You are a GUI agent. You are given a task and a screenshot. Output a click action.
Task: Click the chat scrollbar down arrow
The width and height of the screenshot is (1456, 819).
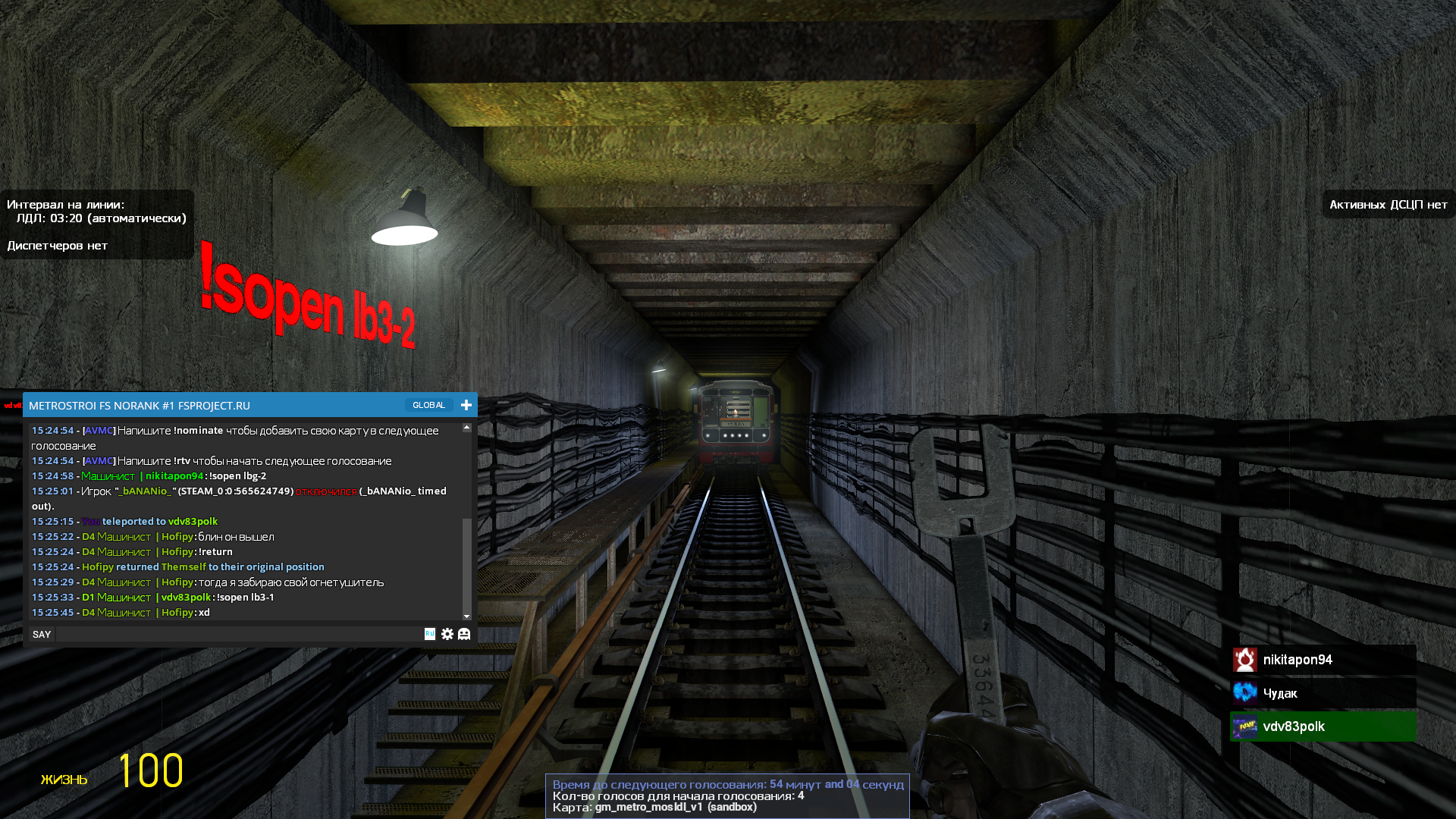[x=467, y=616]
